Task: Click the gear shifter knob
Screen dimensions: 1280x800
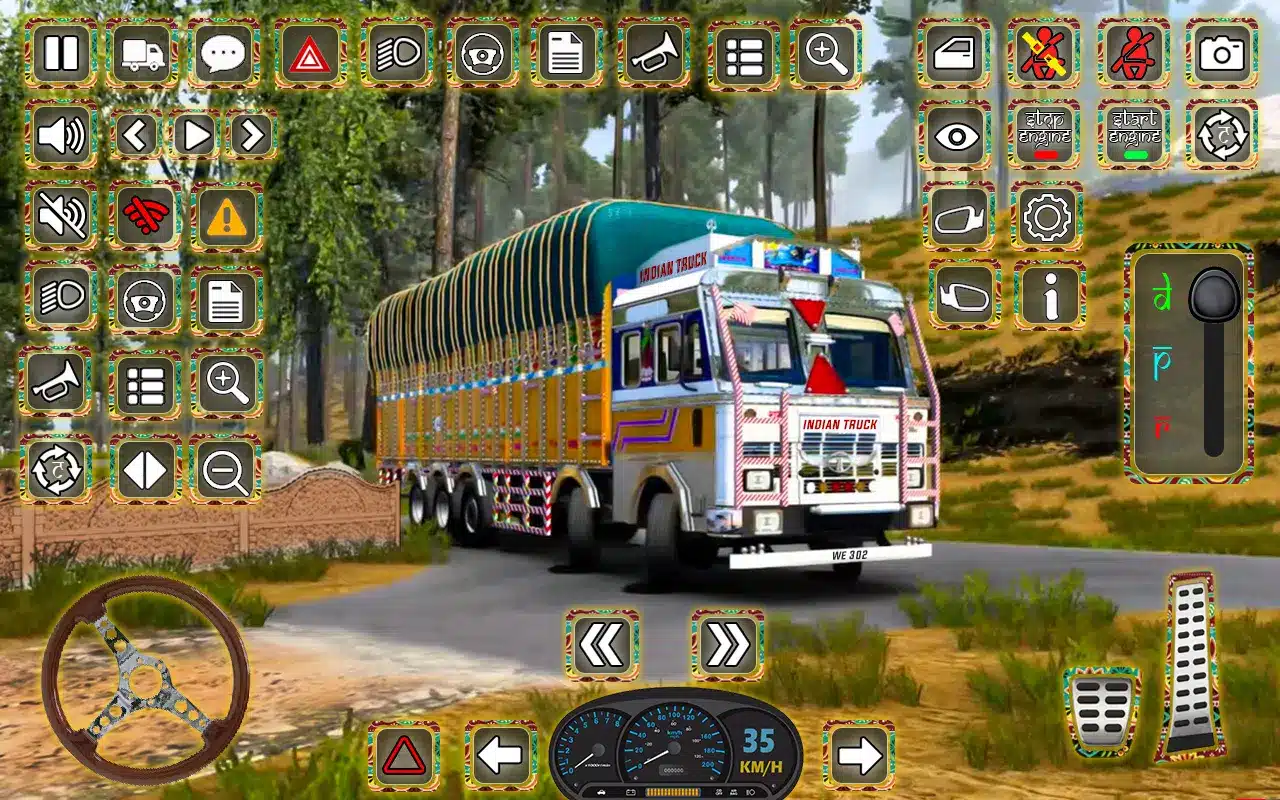Action: click(x=1214, y=295)
